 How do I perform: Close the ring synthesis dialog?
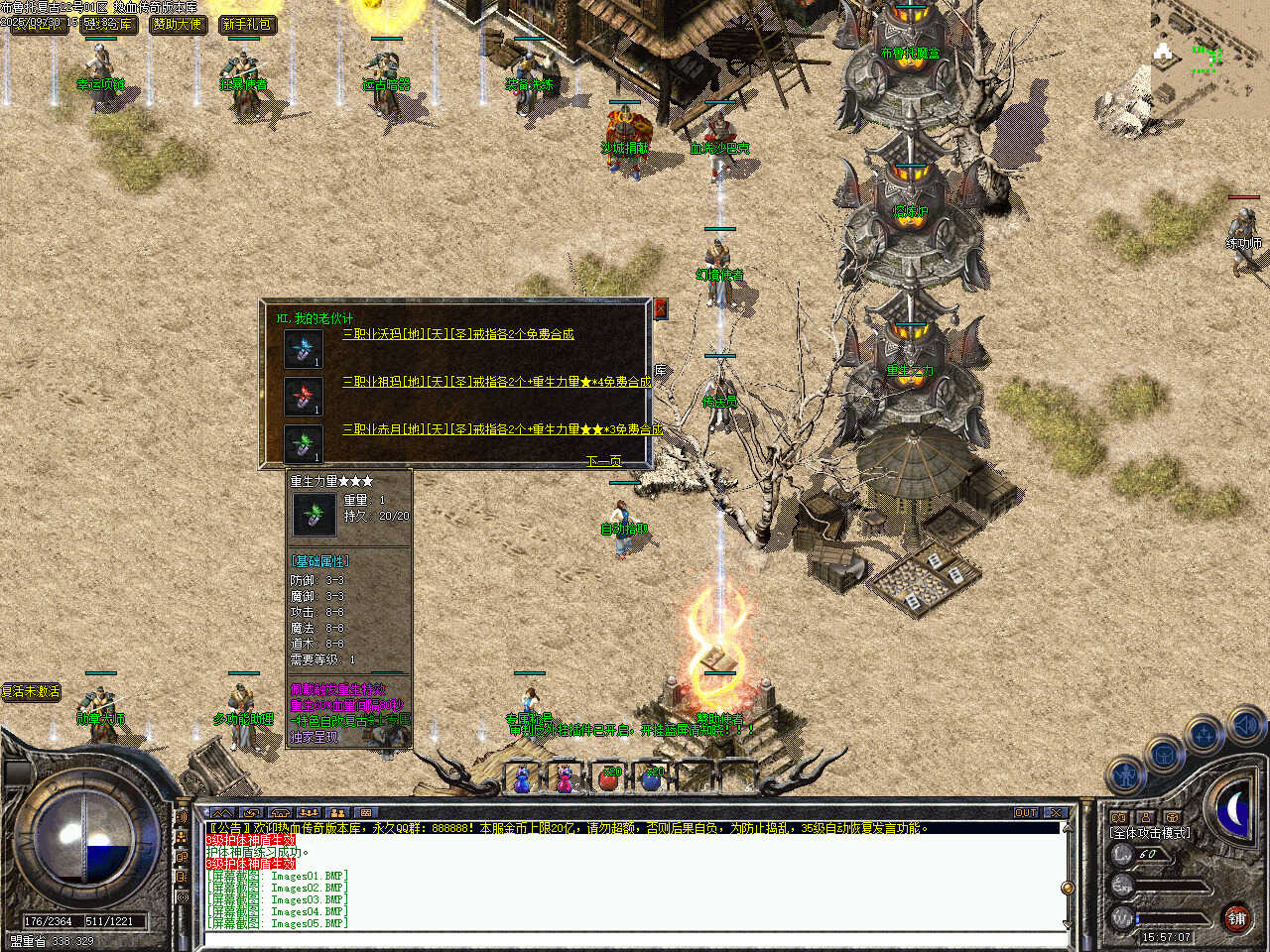point(660,308)
